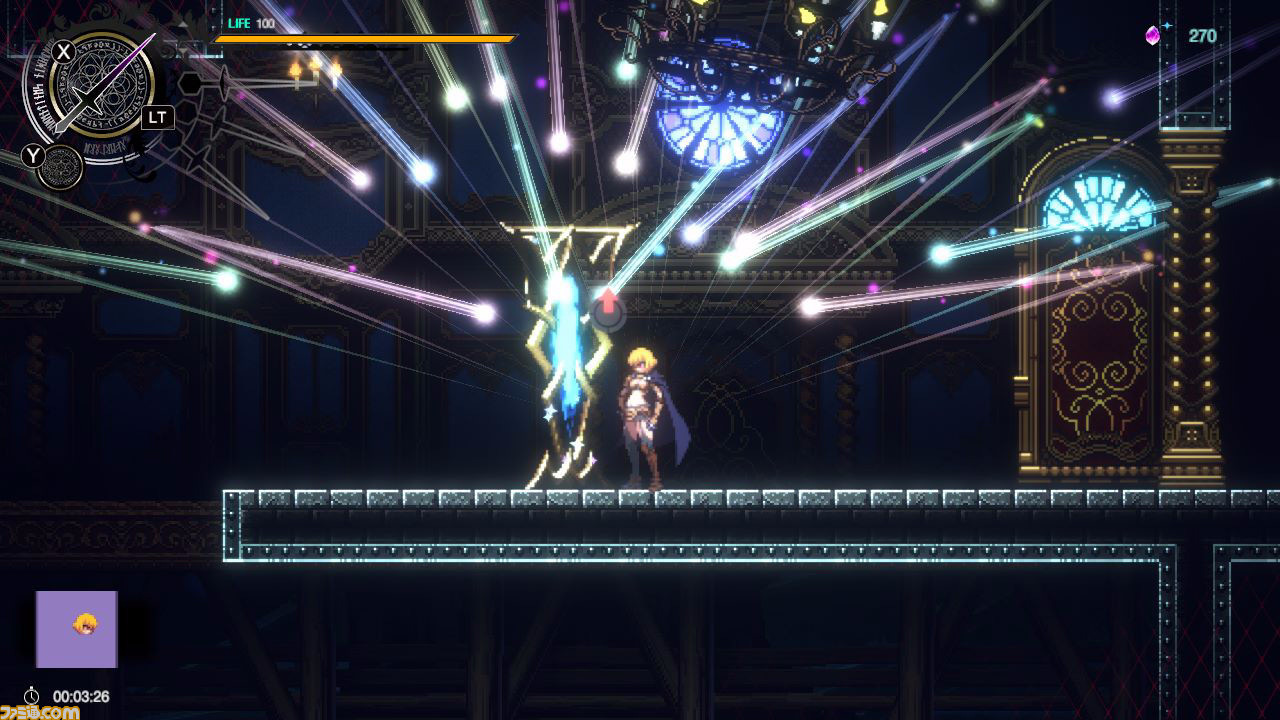
Task: Click the pink gem currency icon
Action: [x=1152, y=36]
